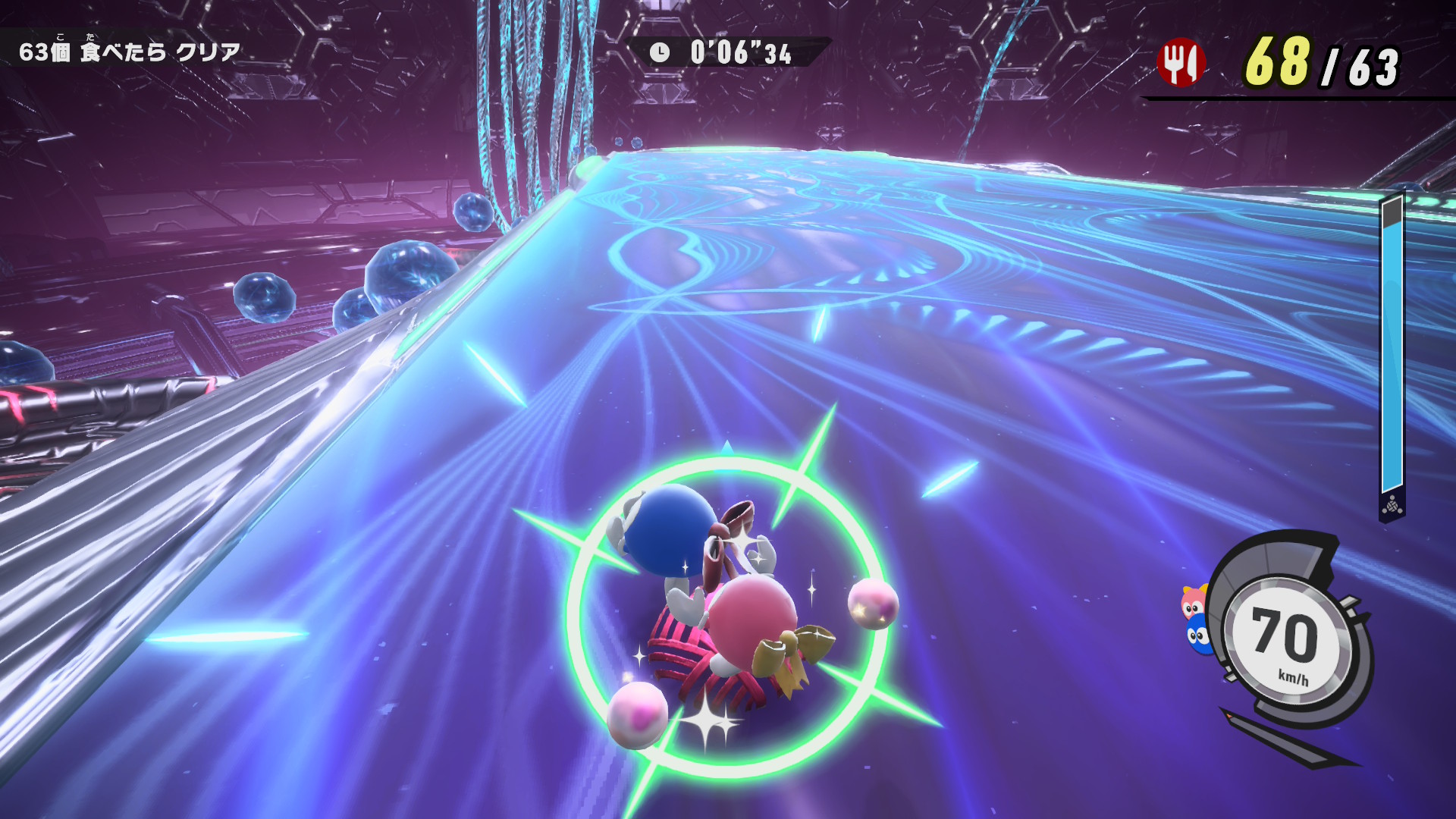Click the red fork and knife icon
The image size is (1456, 819).
[1180, 62]
